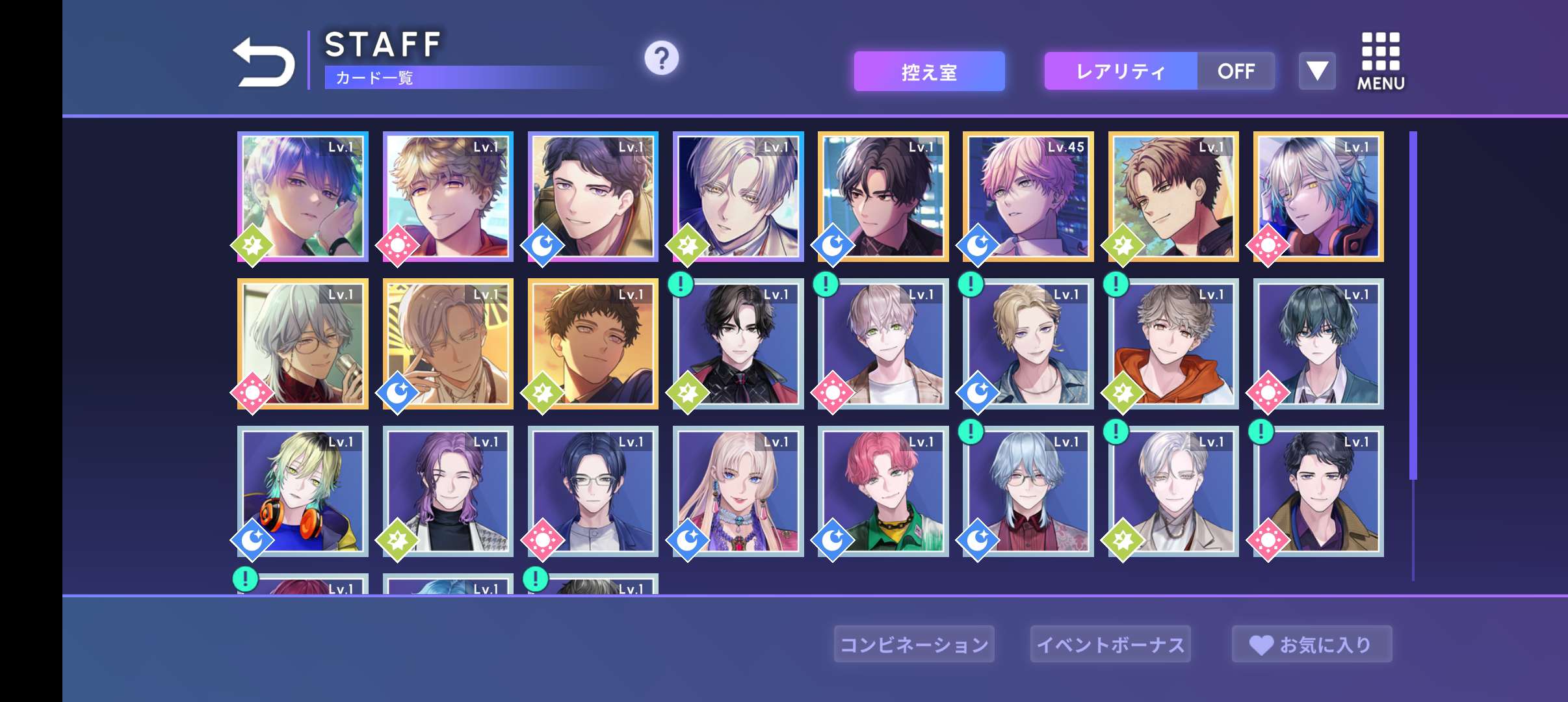The width and height of the screenshot is (1568, 702).
Task: Open the question mark help button
Action: pyautogui.click(x=661, y=58)
